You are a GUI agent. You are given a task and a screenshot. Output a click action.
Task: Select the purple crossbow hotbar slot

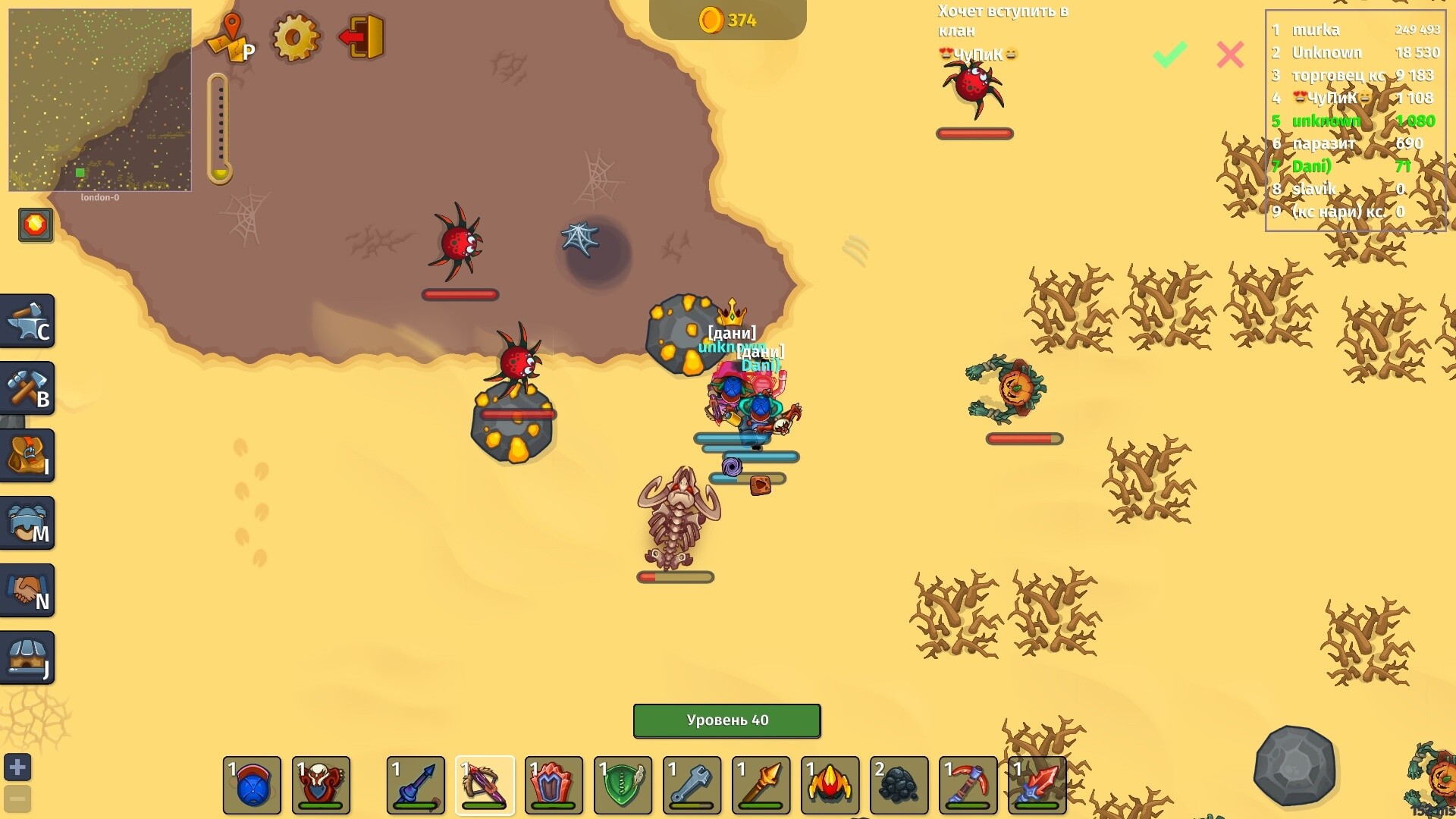click(485, 785)
